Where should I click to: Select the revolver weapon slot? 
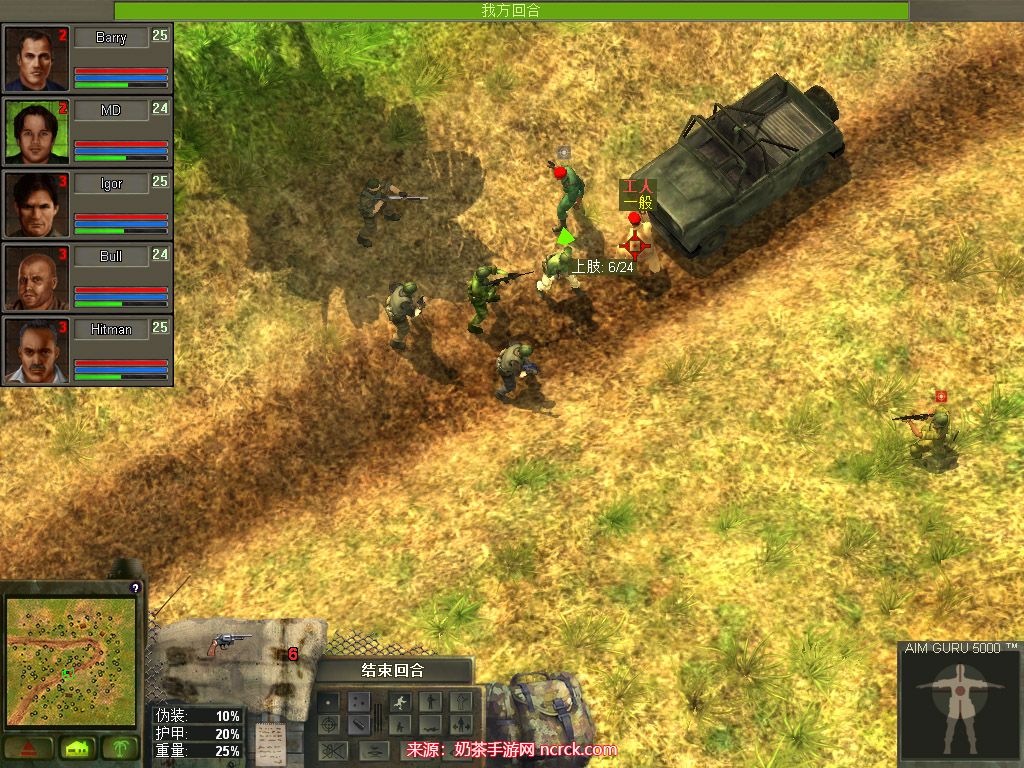pyautogui.click(x=230, y=645)
